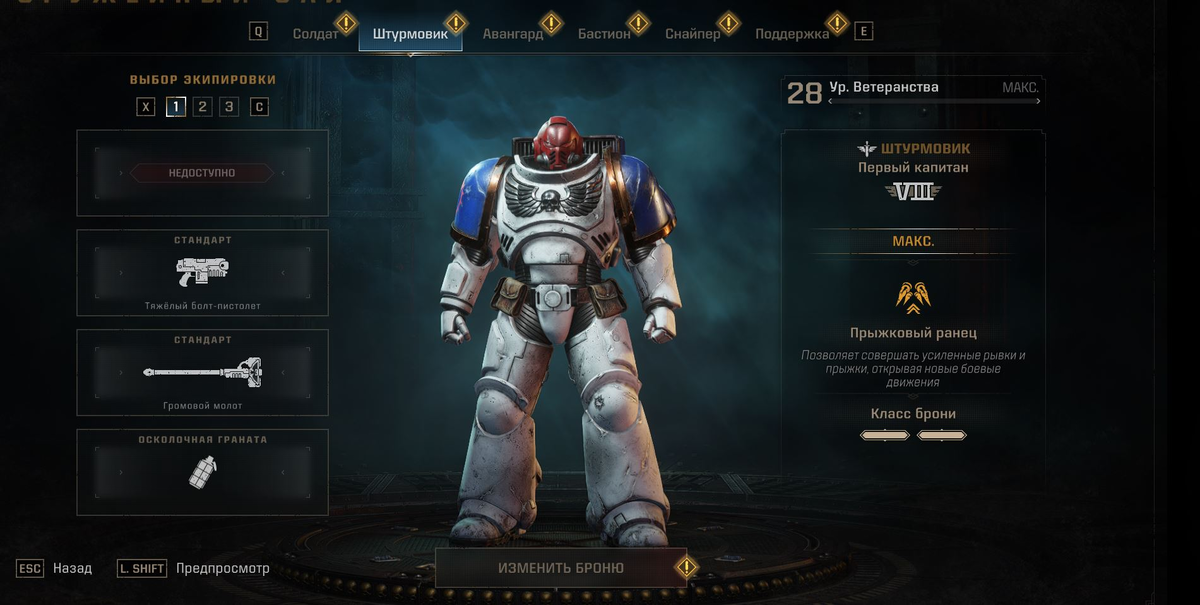The width and height of the screenshot is (1200, 605).
Task: Click the unavailable Недоступно weapon slot
Action: pos(202,173)
